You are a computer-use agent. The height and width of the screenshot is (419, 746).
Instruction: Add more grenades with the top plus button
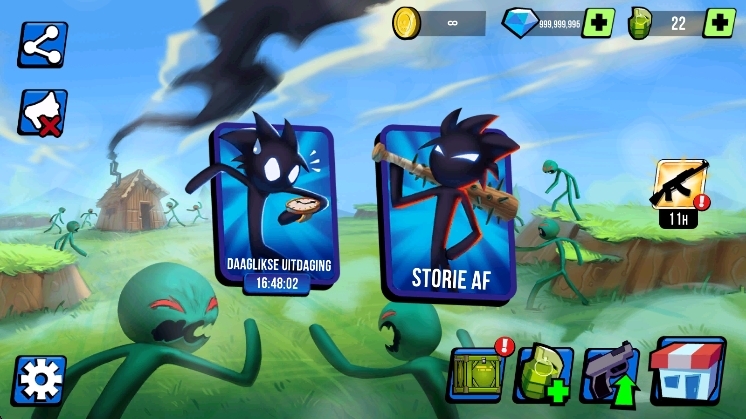click(x=719, y=23)
